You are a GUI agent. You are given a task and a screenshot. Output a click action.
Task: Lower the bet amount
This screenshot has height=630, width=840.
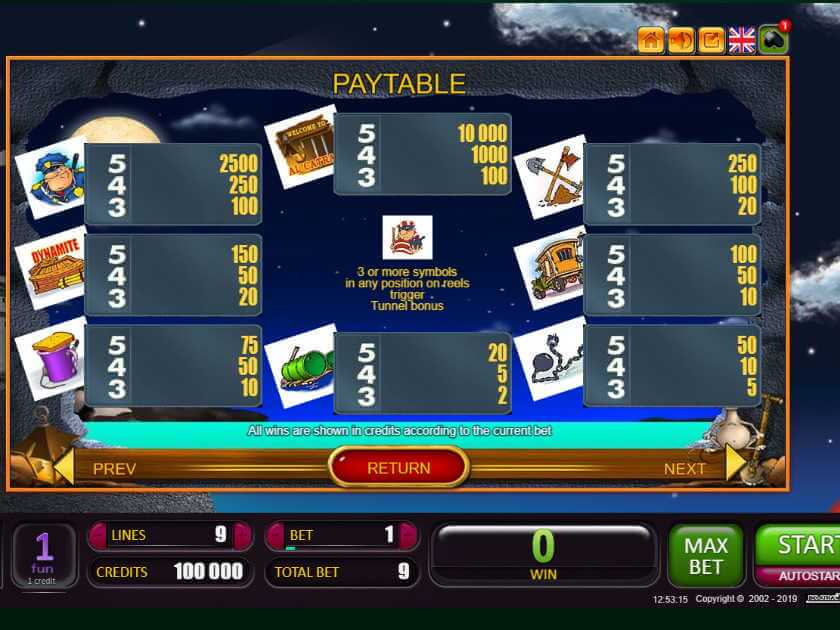point(276,536)
